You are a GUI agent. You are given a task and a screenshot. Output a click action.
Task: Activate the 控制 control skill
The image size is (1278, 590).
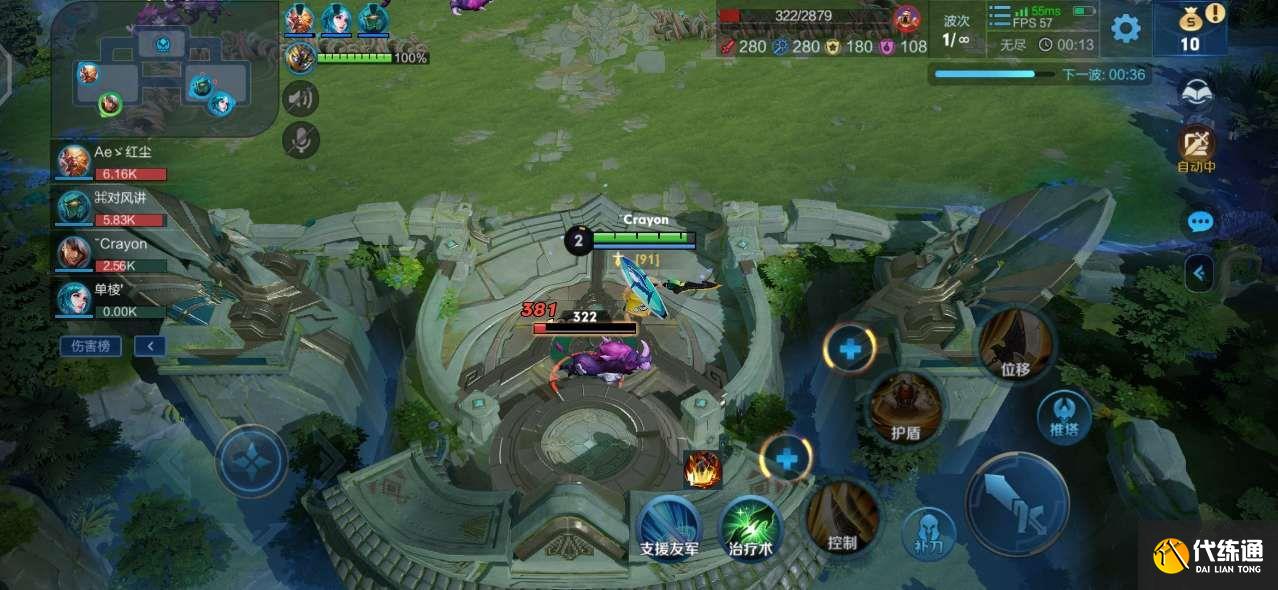pos(843,516)
